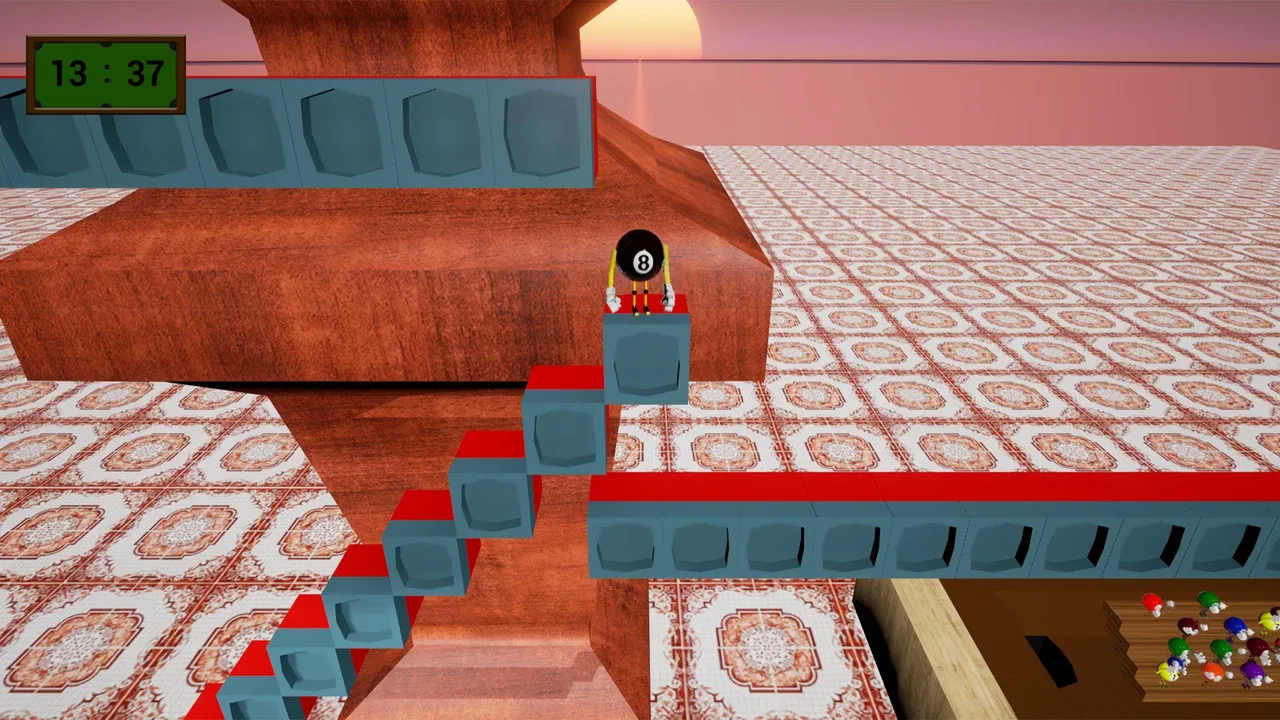The height and width of the screenshot is (720, 1280).
Task: Select the small navy ball behind the yellow one
Action: pos(1175,662)
